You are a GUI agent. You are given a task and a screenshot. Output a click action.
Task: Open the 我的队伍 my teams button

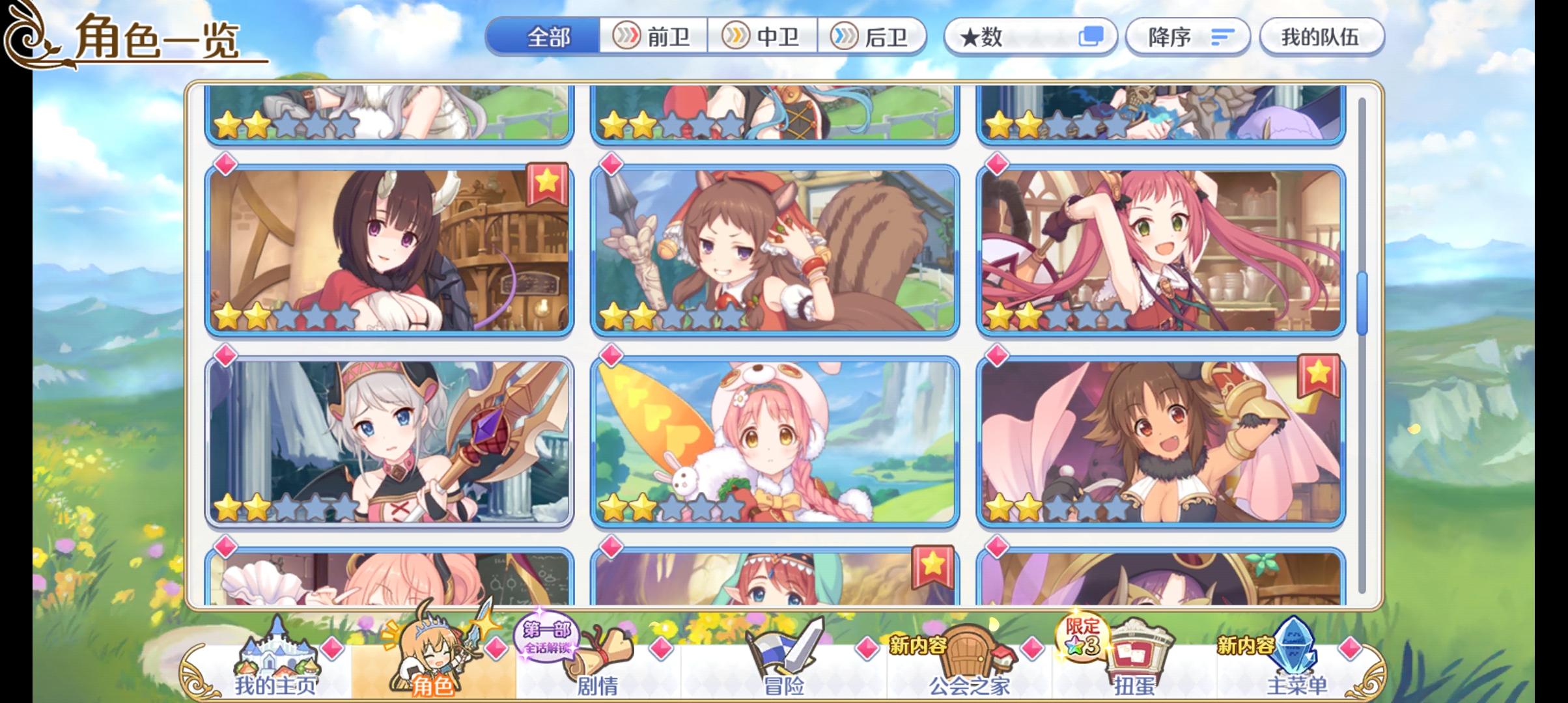1321,37
